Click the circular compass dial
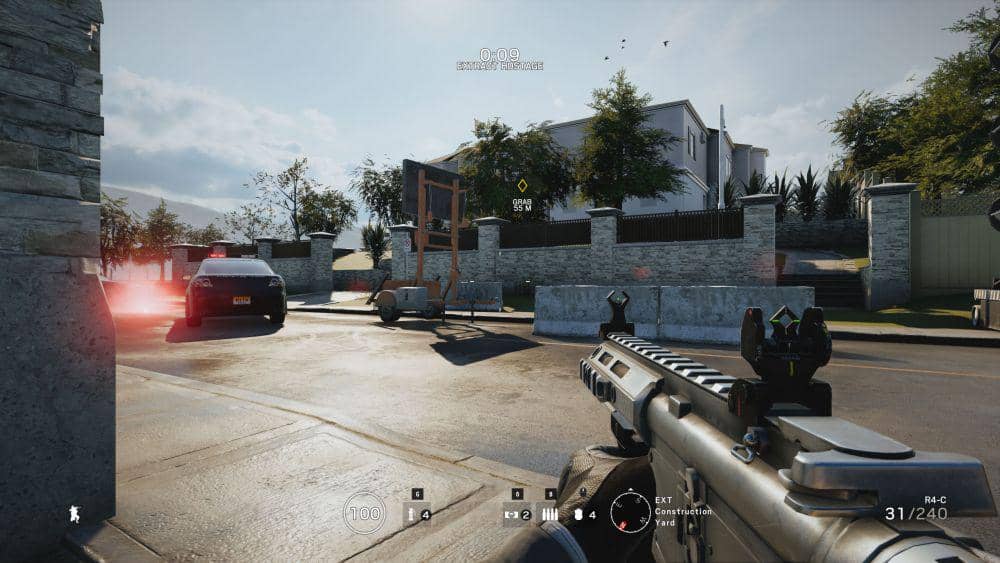The height and width of the screenshot is (563, 1000). (630, 512)
